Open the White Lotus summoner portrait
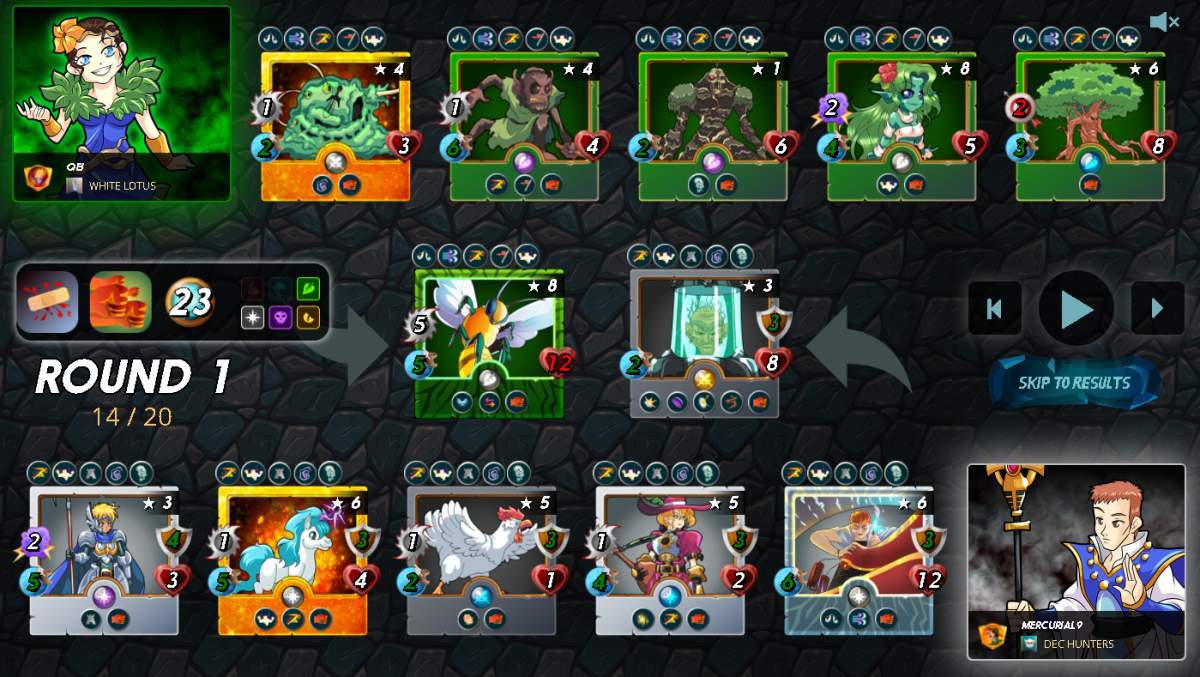 pos(121,104)
